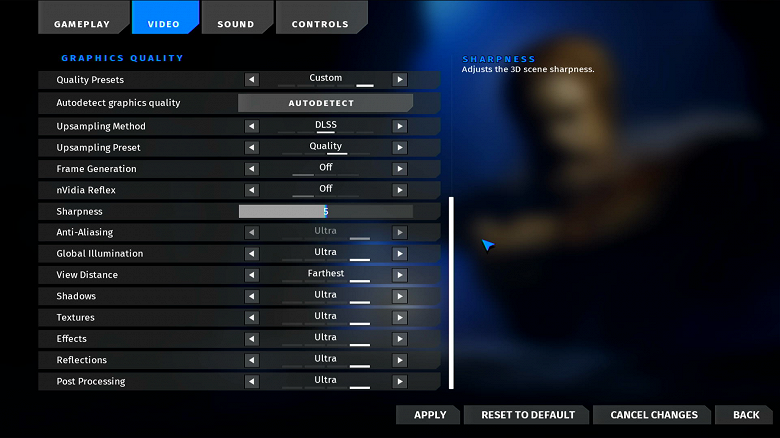Click left arrow for Upsampling Method
Screen dimensions: 780x438
pyautogui.click(x=251, y=126)
